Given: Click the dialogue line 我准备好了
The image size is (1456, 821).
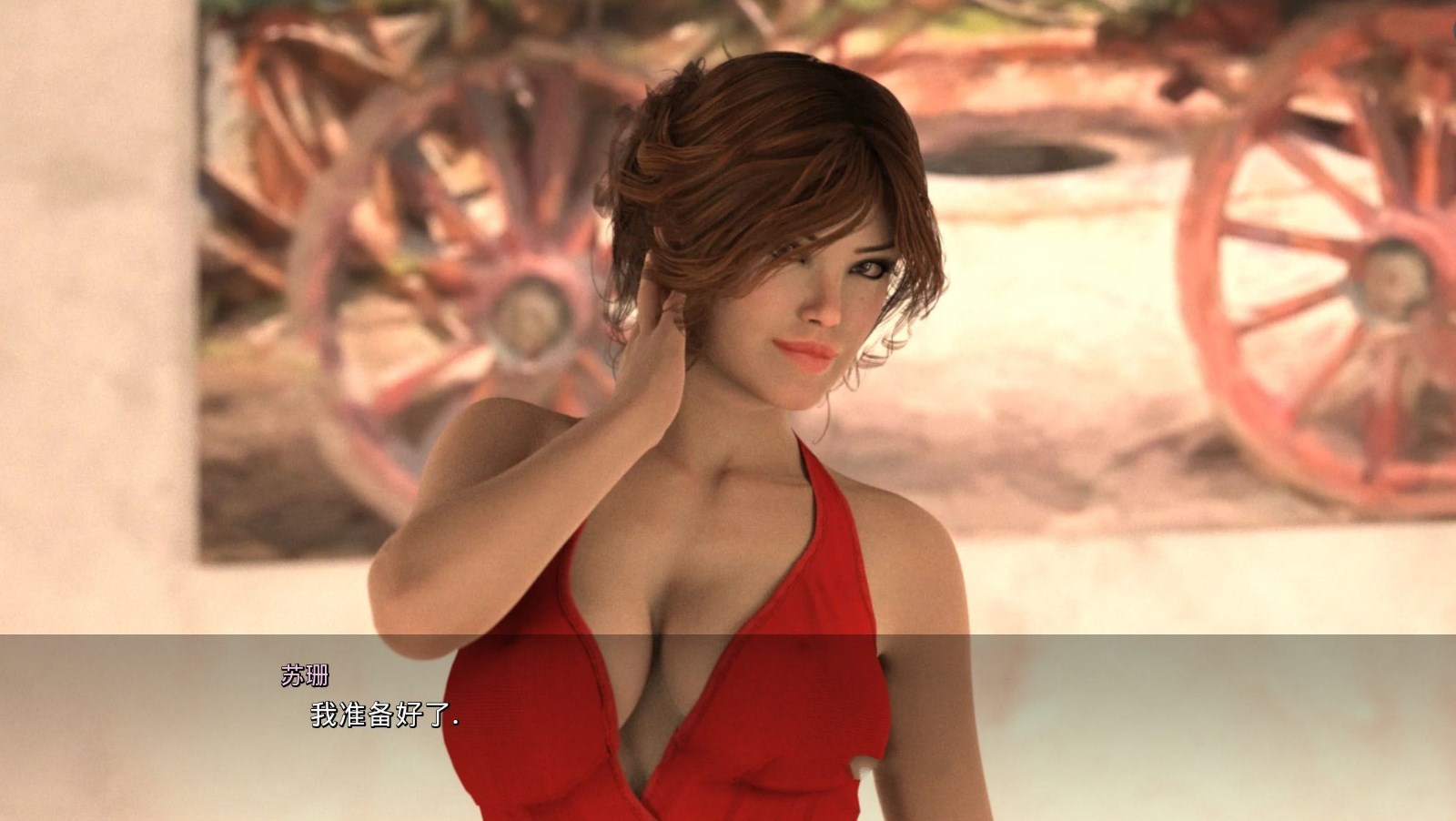Looking at the screenshot, I should pos(382,717).
